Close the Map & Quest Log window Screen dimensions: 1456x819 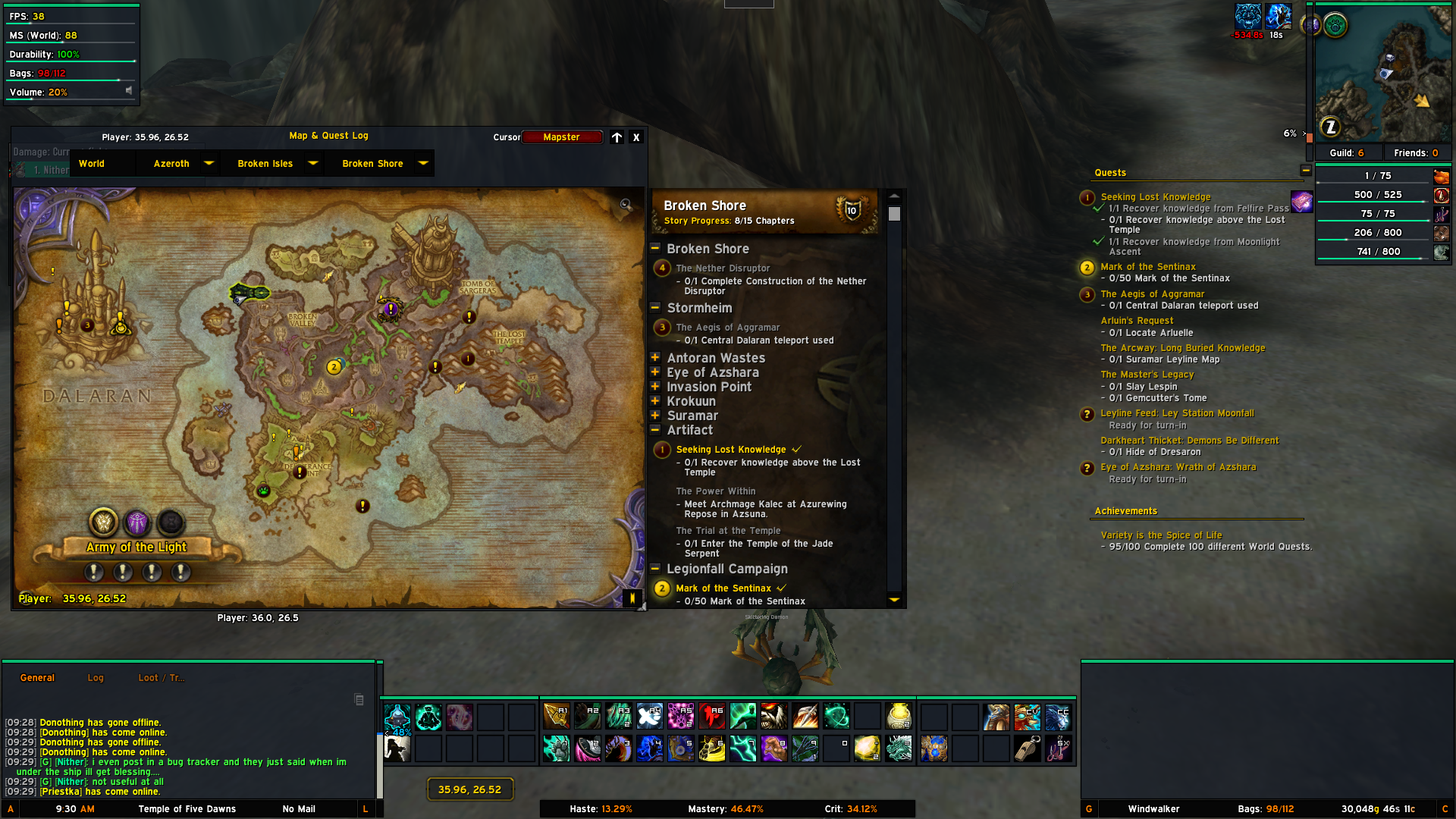click(x=636, y=137)
